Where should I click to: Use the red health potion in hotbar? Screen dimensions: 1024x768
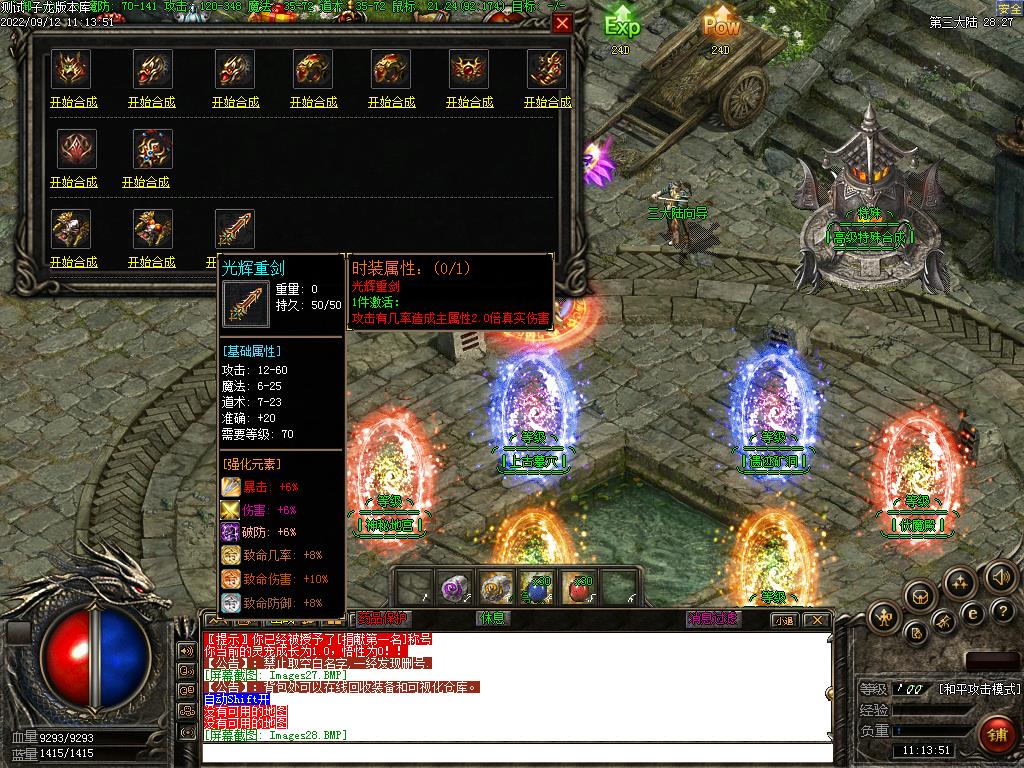point(580,588)
